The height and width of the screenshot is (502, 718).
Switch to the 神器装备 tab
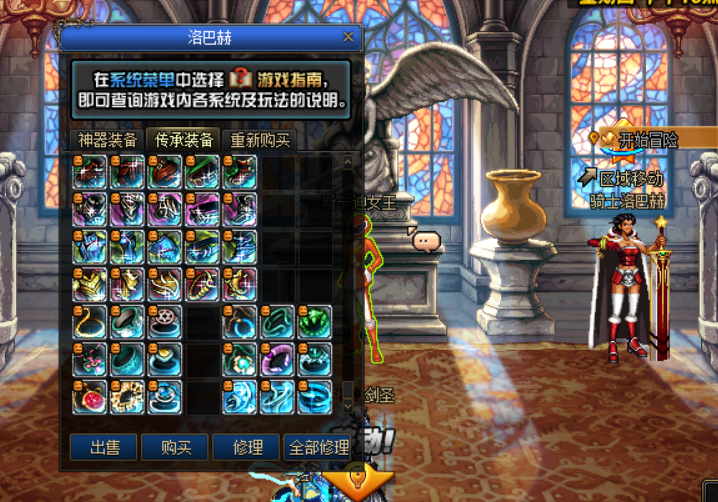(108, 140)
